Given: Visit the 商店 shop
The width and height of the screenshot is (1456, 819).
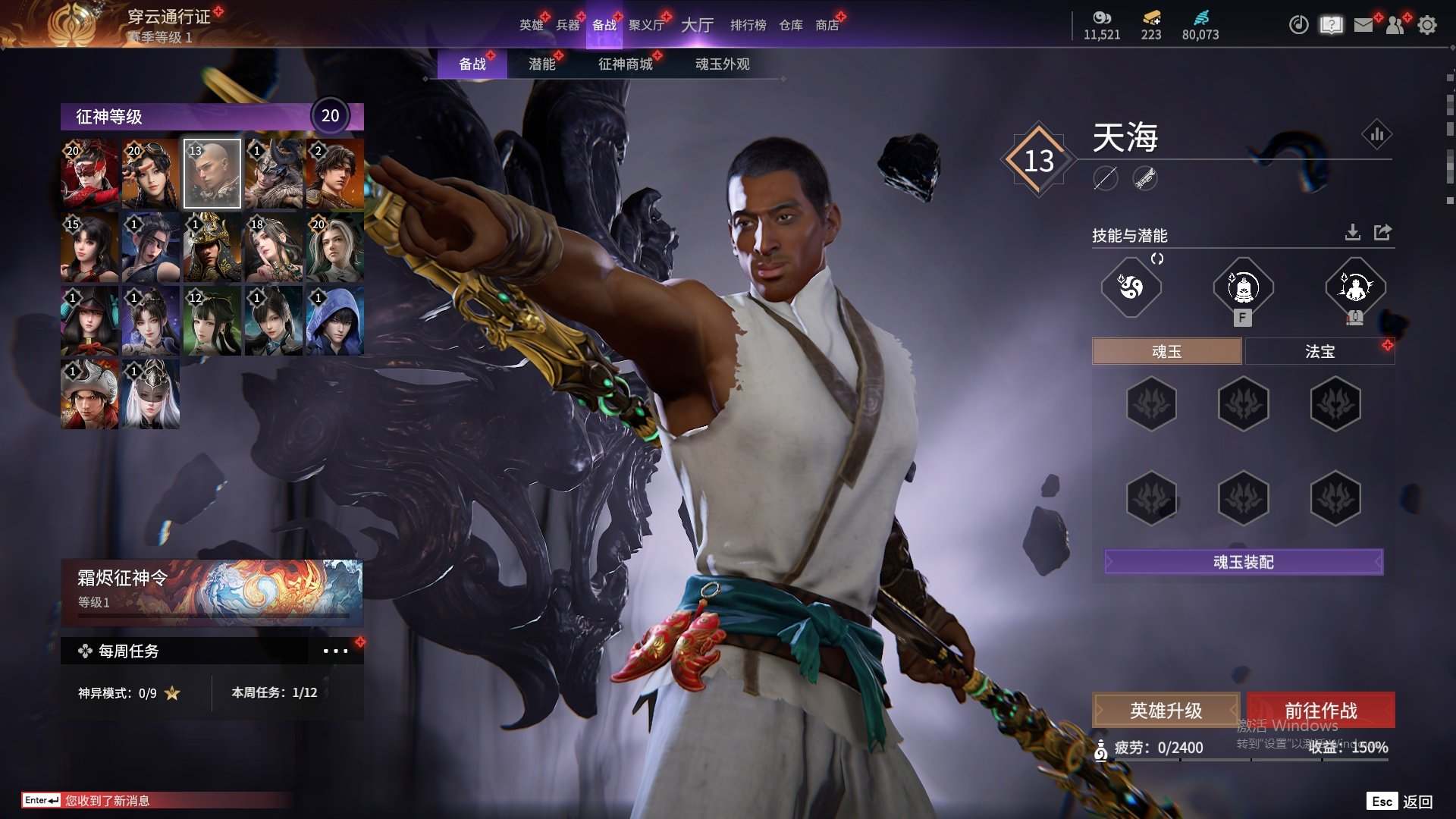Looking at the screenshot, I should point(827,25).
